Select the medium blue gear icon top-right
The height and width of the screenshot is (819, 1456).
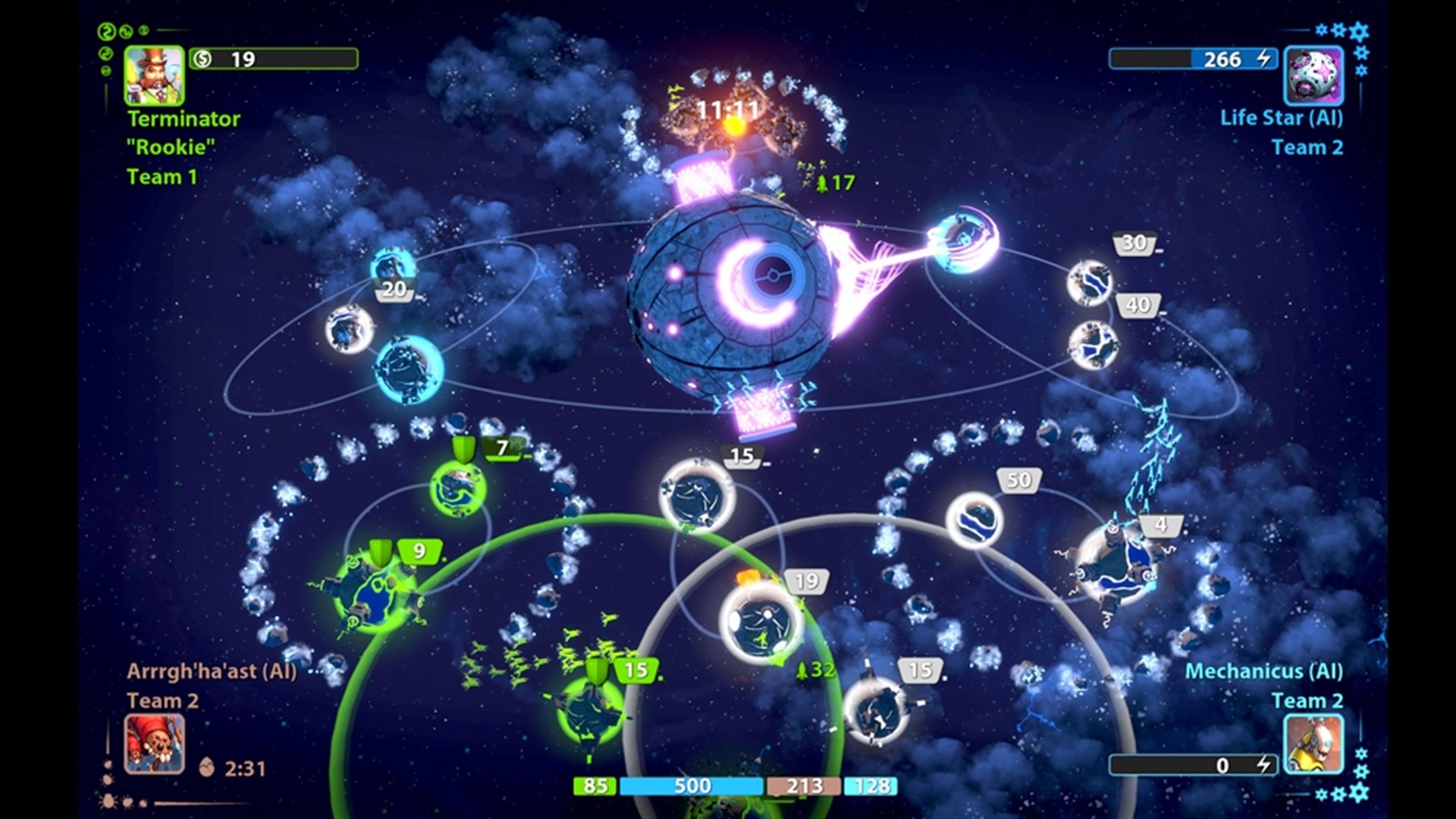pos(1338,30)
